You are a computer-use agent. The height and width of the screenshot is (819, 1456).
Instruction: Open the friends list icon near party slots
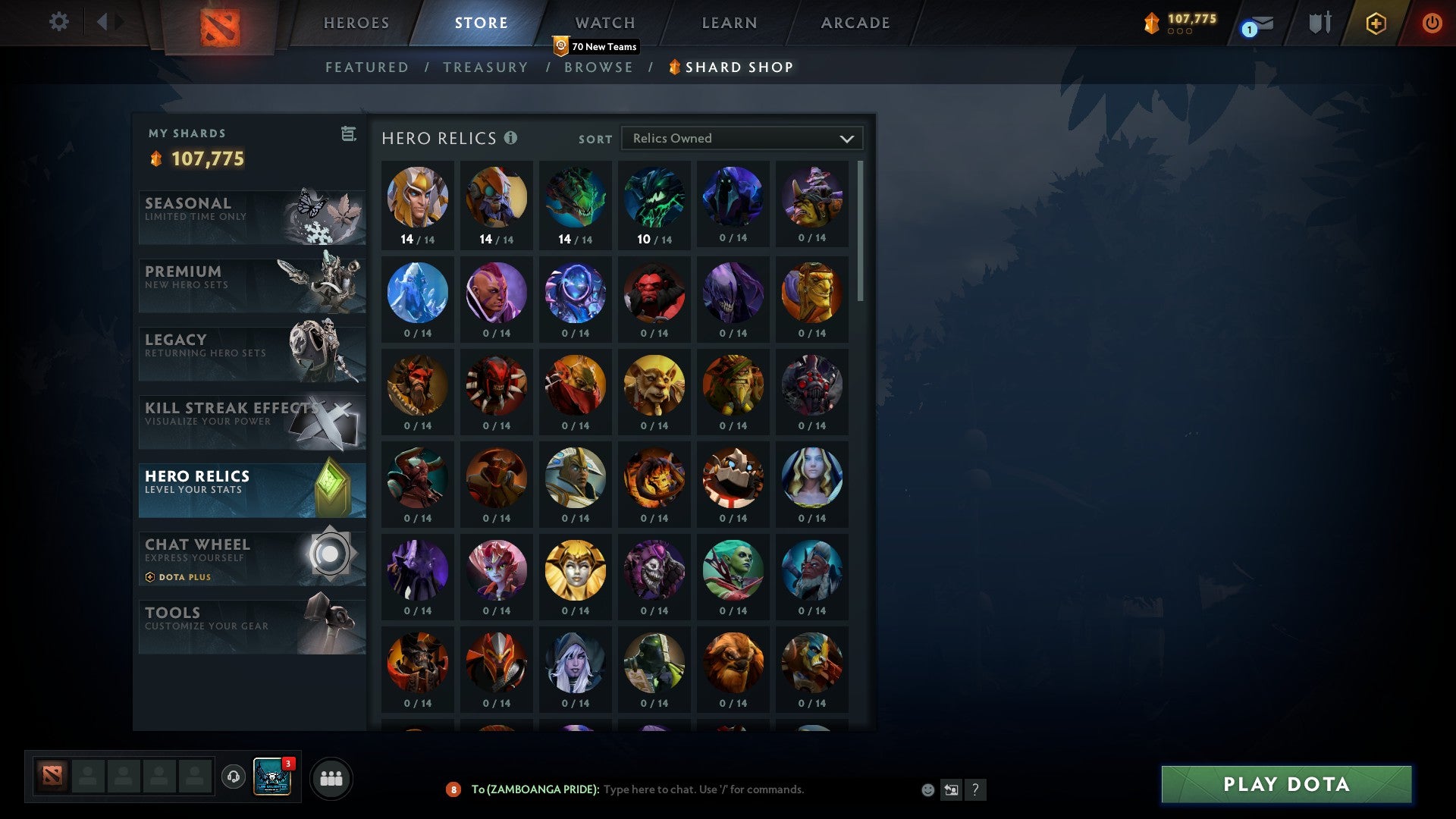[329, 777]
